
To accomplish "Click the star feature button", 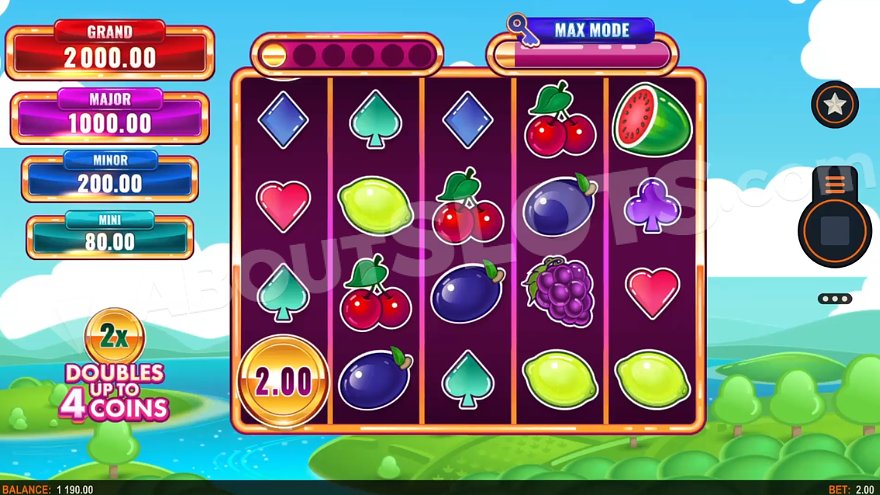I will point(834,104).
